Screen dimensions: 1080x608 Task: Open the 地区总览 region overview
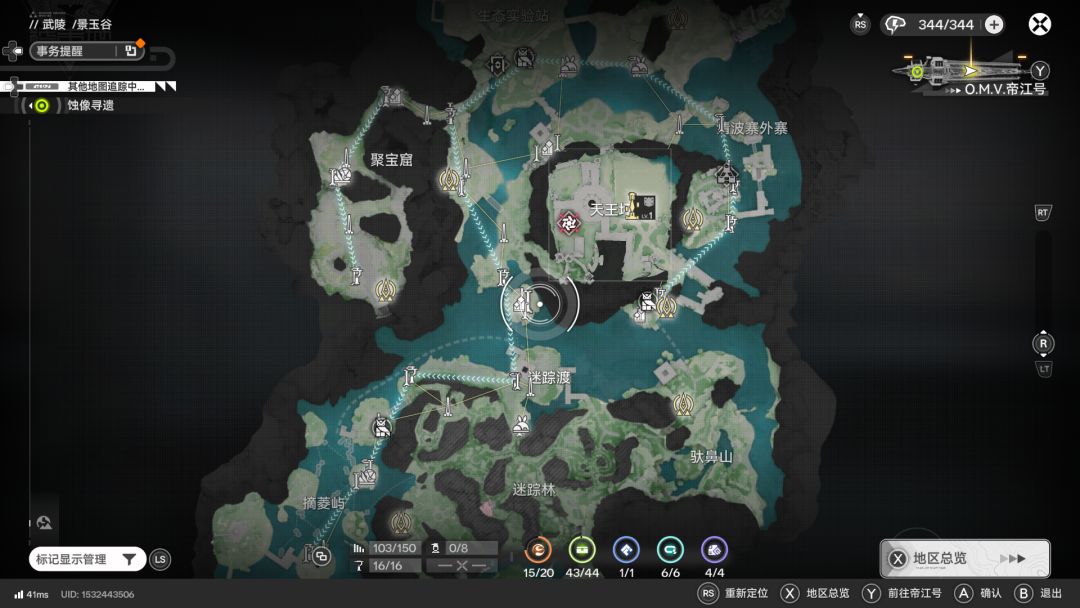pyautogui.click(x=965, y=558)
